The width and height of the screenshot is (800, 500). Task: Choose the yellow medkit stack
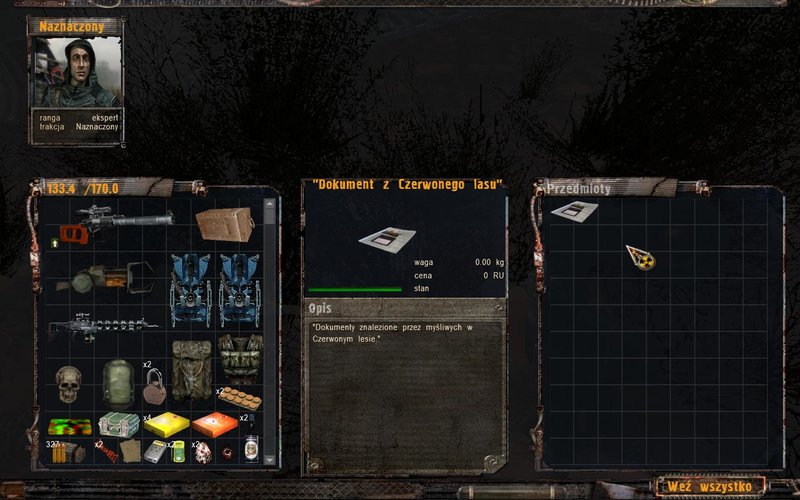(166, 425)
